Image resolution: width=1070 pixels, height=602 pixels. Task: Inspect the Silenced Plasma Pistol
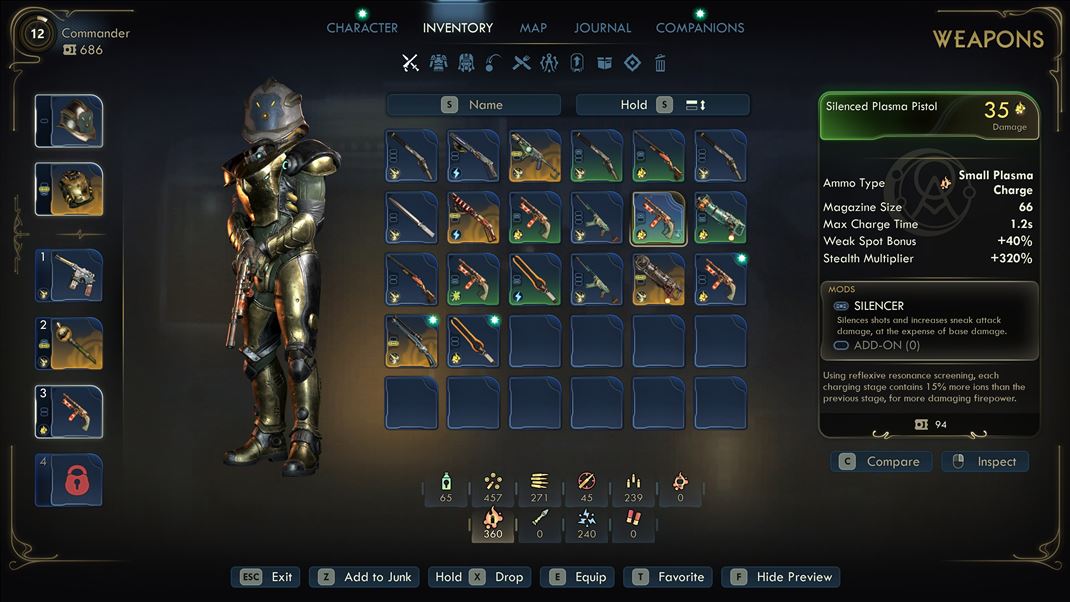[x=985, y=462]
